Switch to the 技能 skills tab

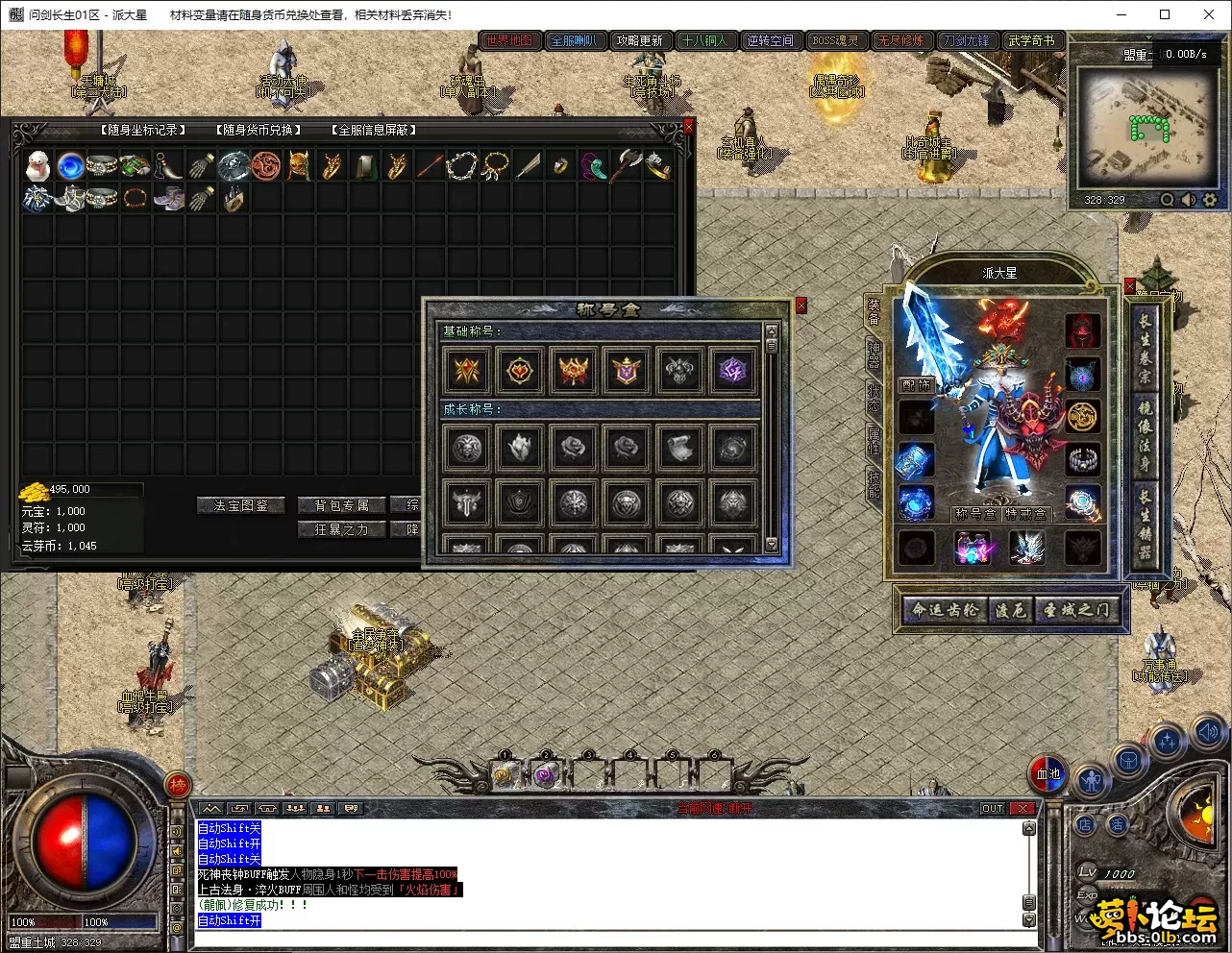(873, 483)
